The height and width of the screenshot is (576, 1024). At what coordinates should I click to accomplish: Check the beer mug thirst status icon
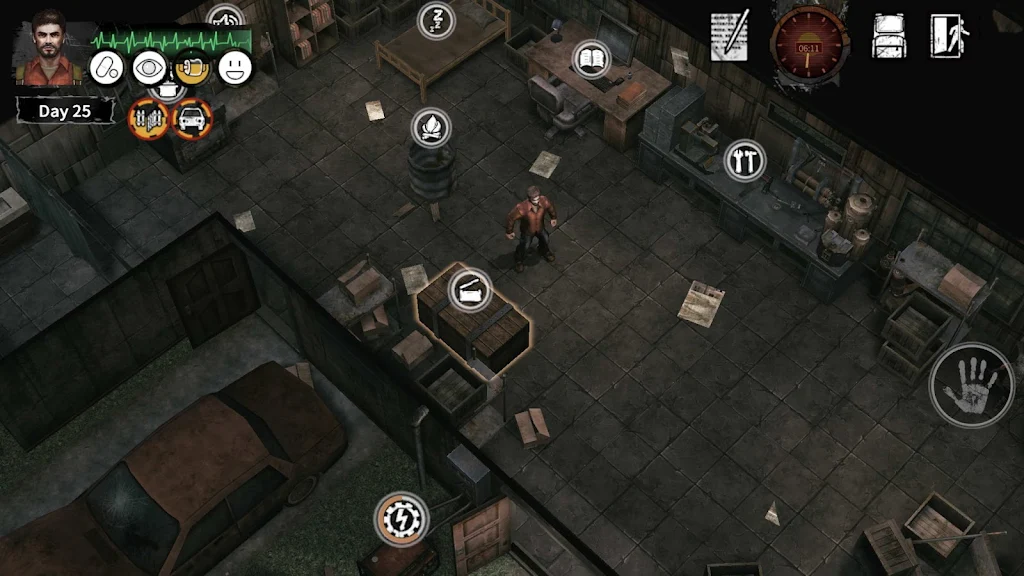click(x=192, y=68)
